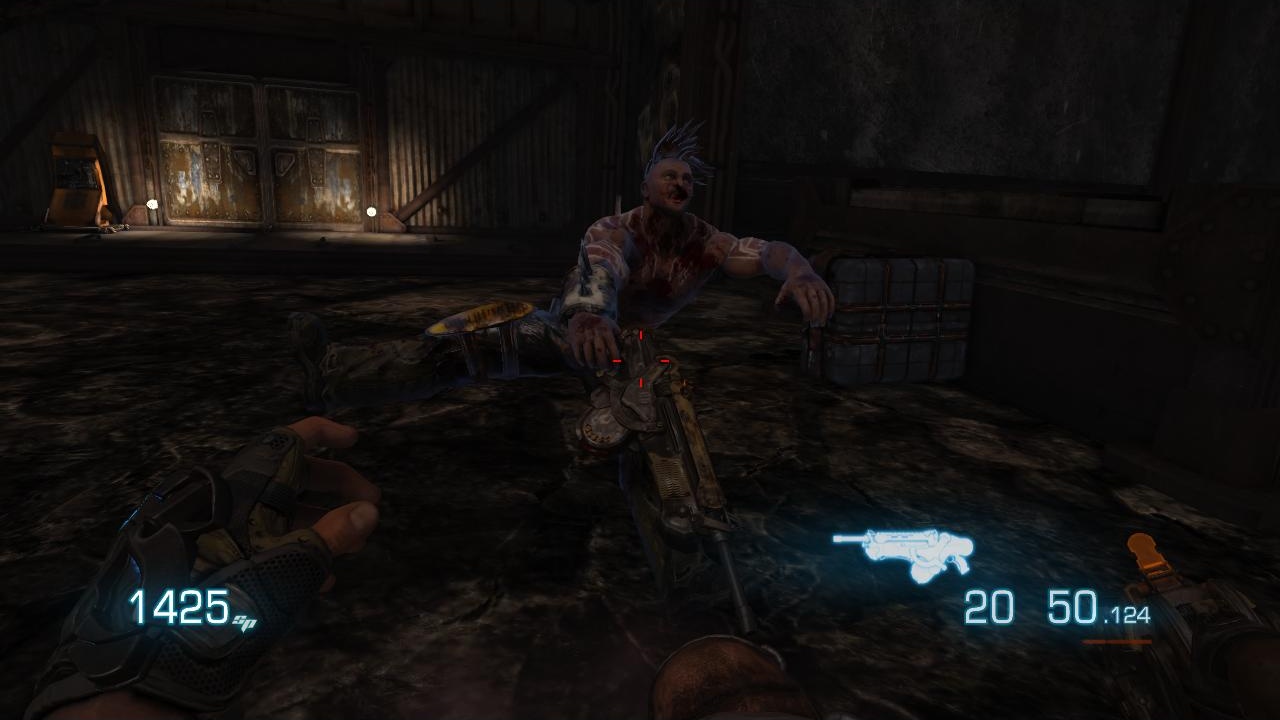The width and height of the screenshot is (1280, 720).
Task: Select the glowing assault rifle weapon icon
Action: click(x=903, y=550)
